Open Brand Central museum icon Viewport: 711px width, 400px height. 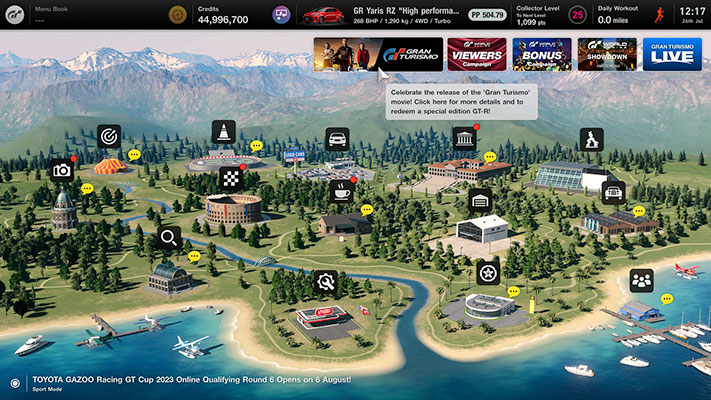coord(463,137)
